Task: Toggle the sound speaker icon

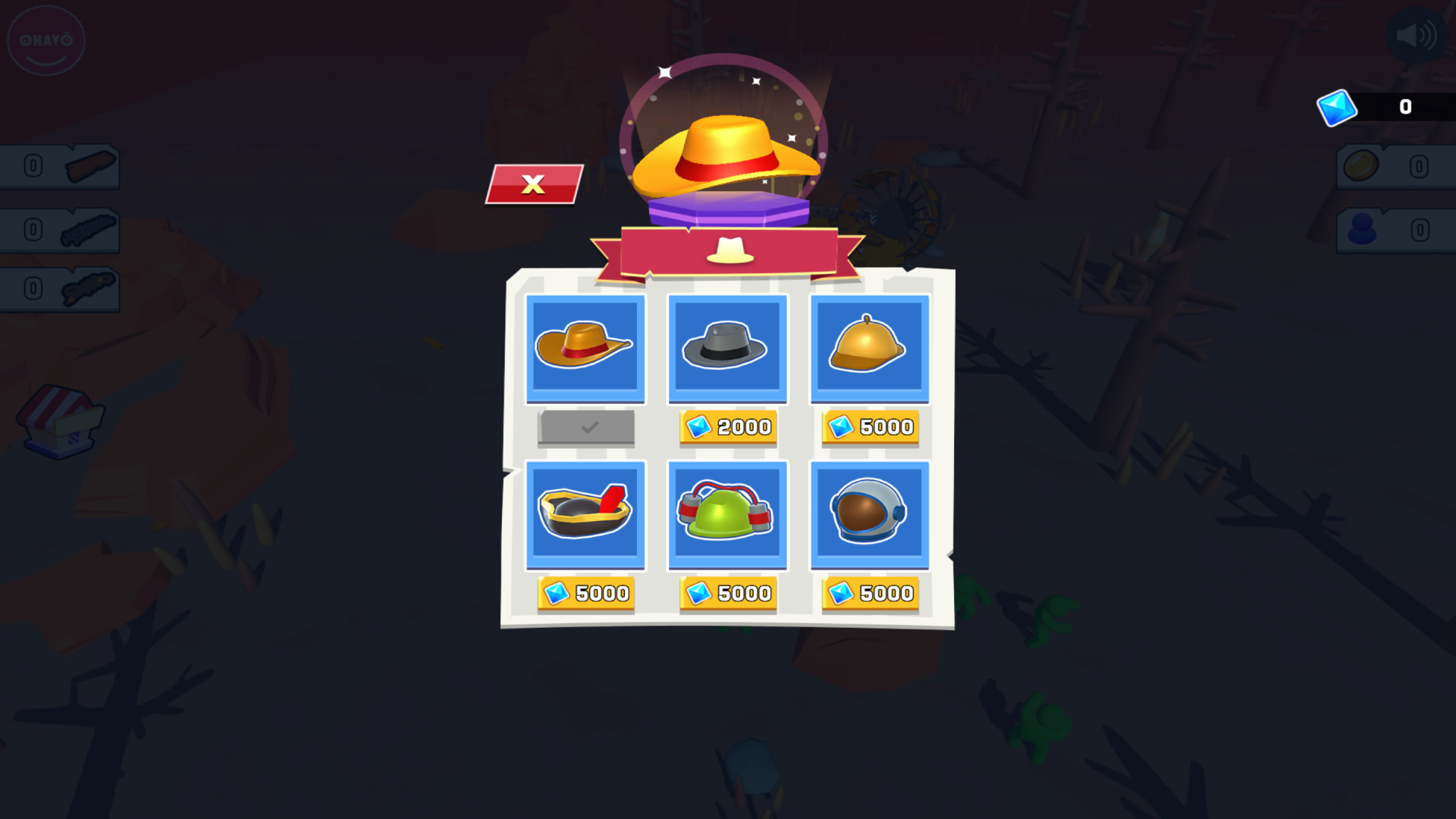Action: point(1417,33)
